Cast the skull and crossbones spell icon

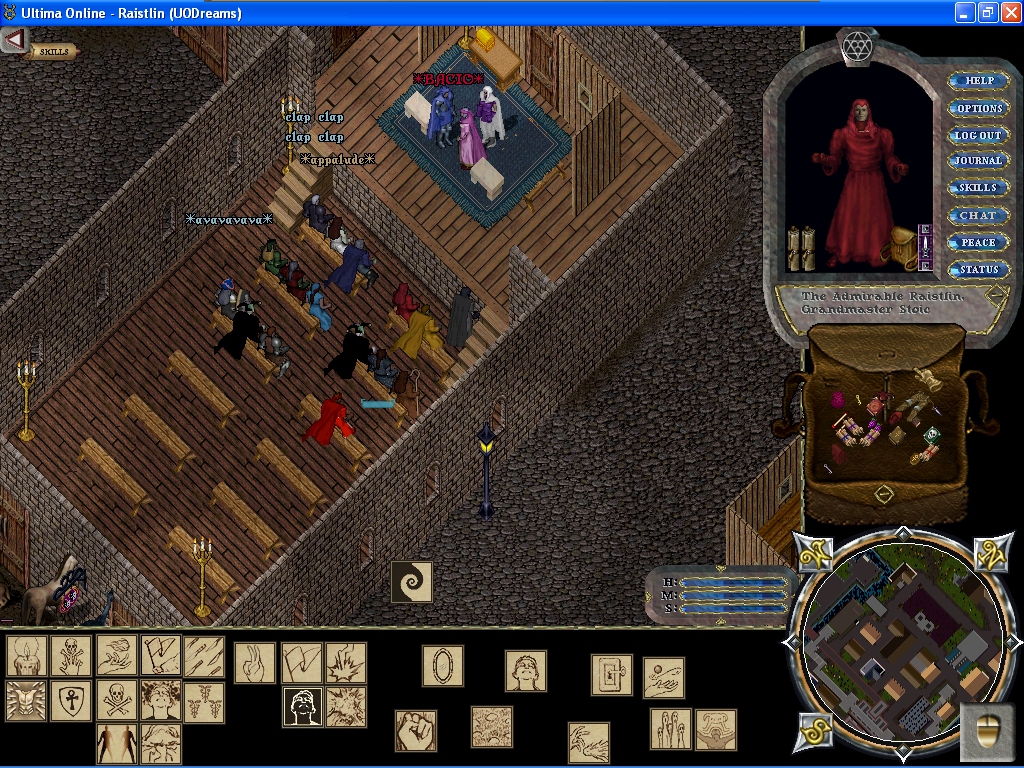pyautogui.click(x=117, y=699)
